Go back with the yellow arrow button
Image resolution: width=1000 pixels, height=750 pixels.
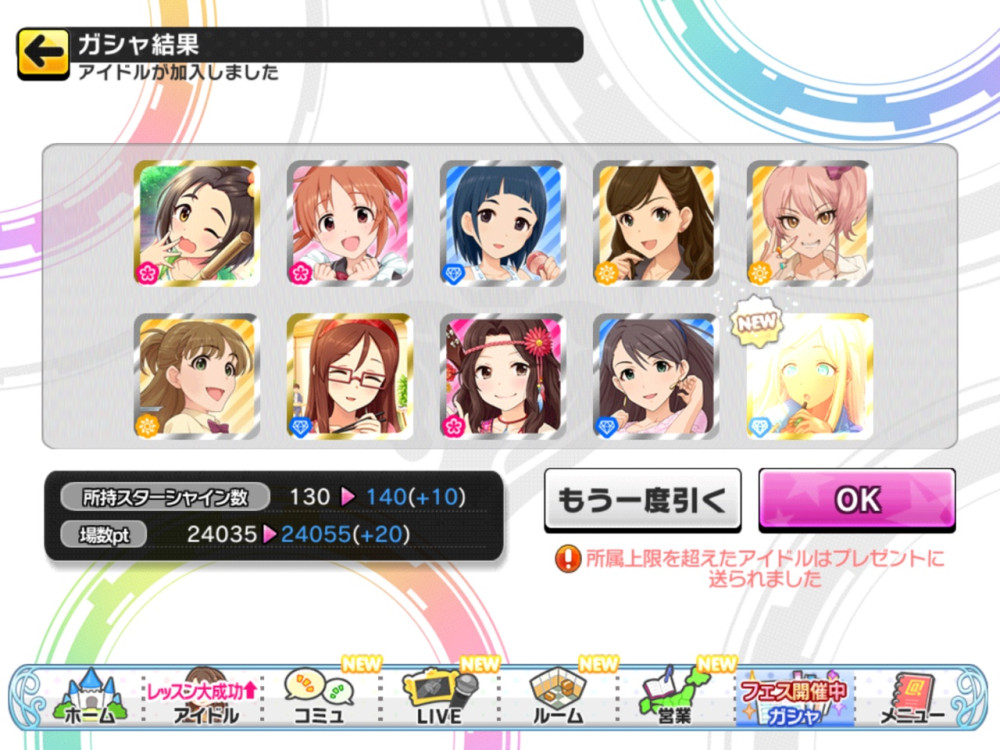pyautogui.click(x=43, y=54)
